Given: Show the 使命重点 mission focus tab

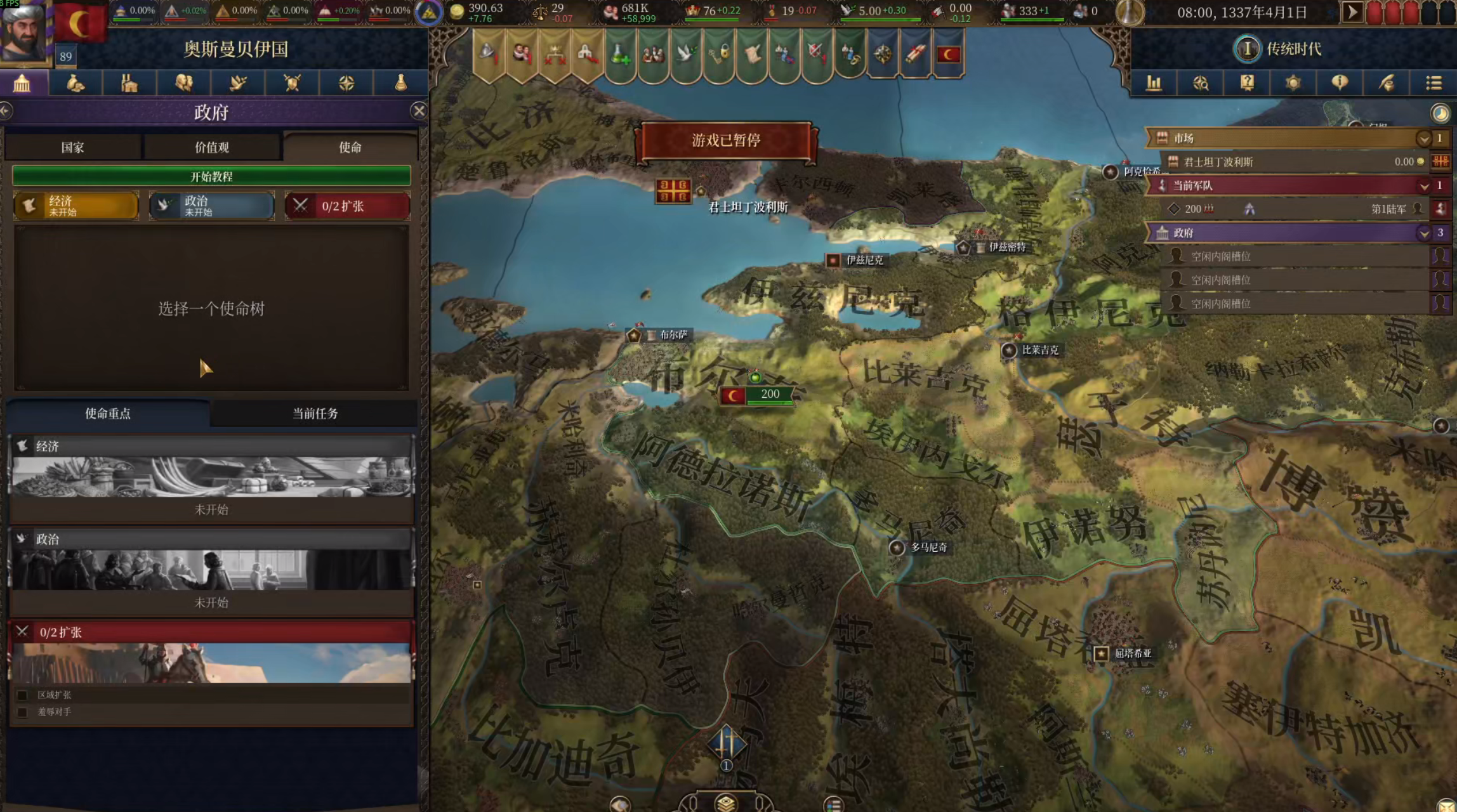Looking at the screenshot, I should coord(108,414).
